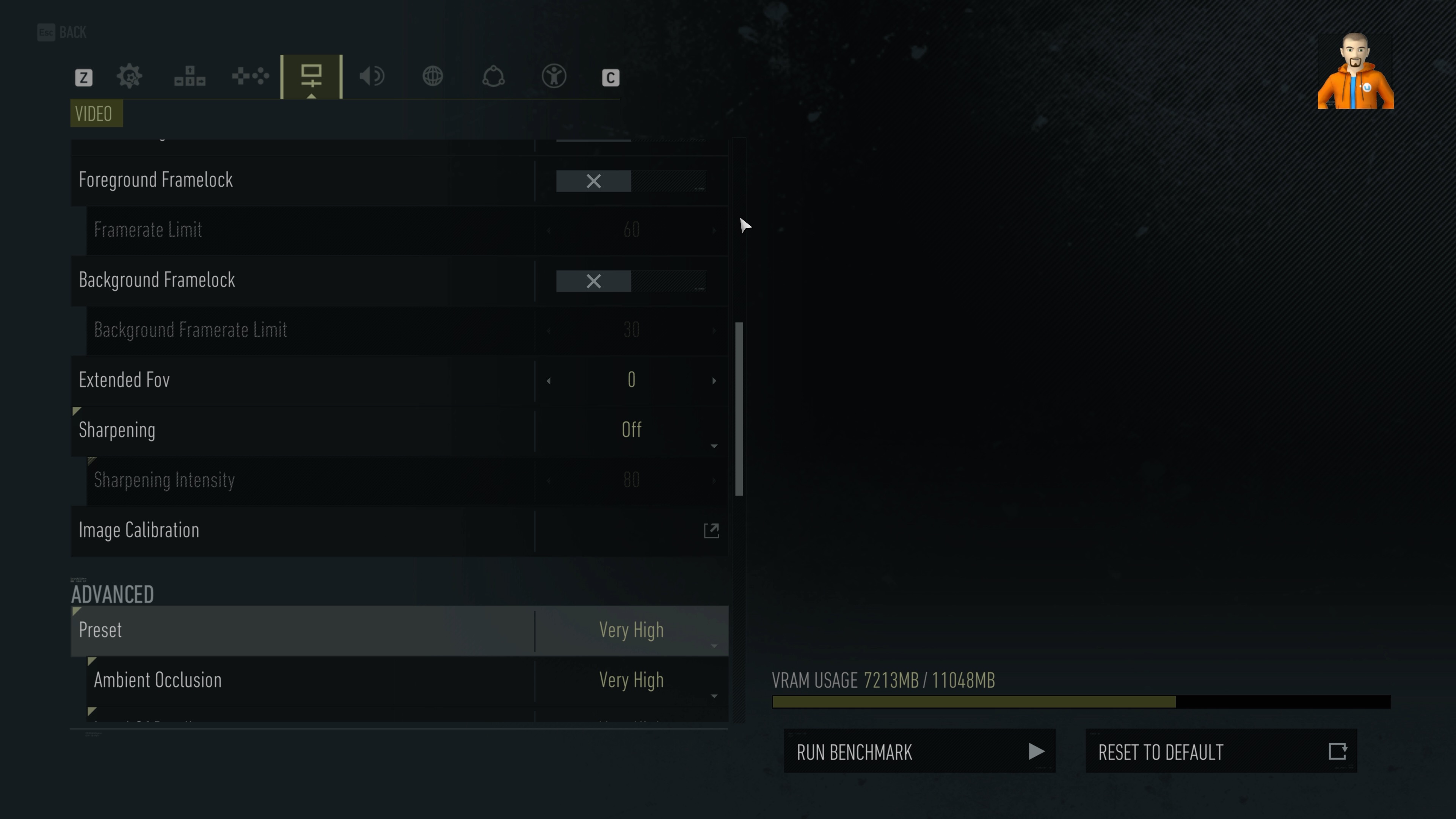Open the audio speaker tab
Screen dimensions: 1456x819
[372, 76]
